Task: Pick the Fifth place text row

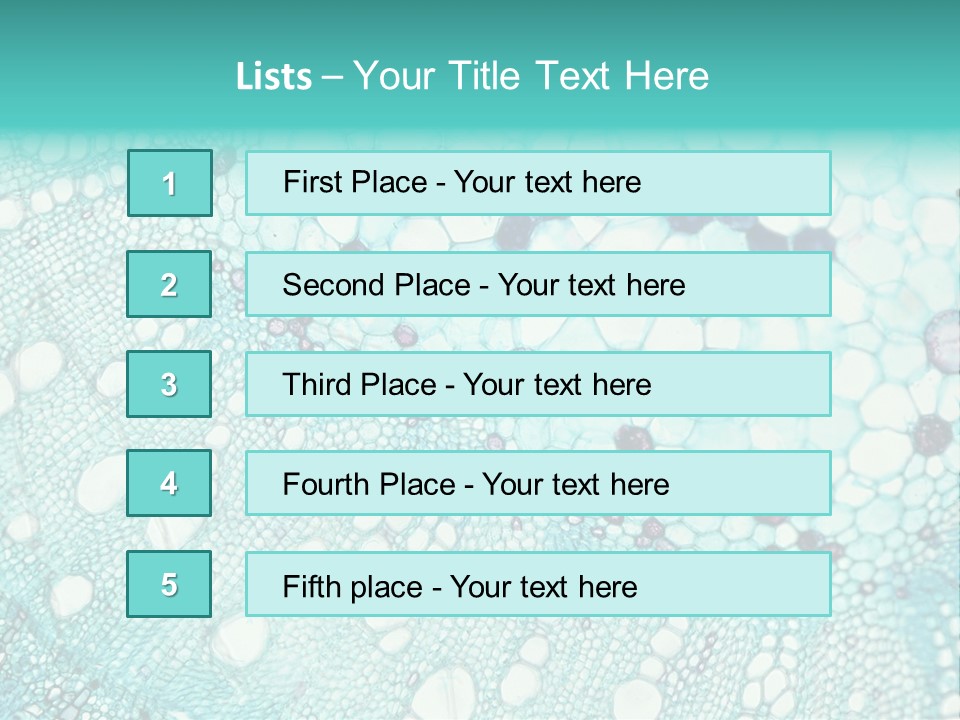Action: [x=538, y=585]
